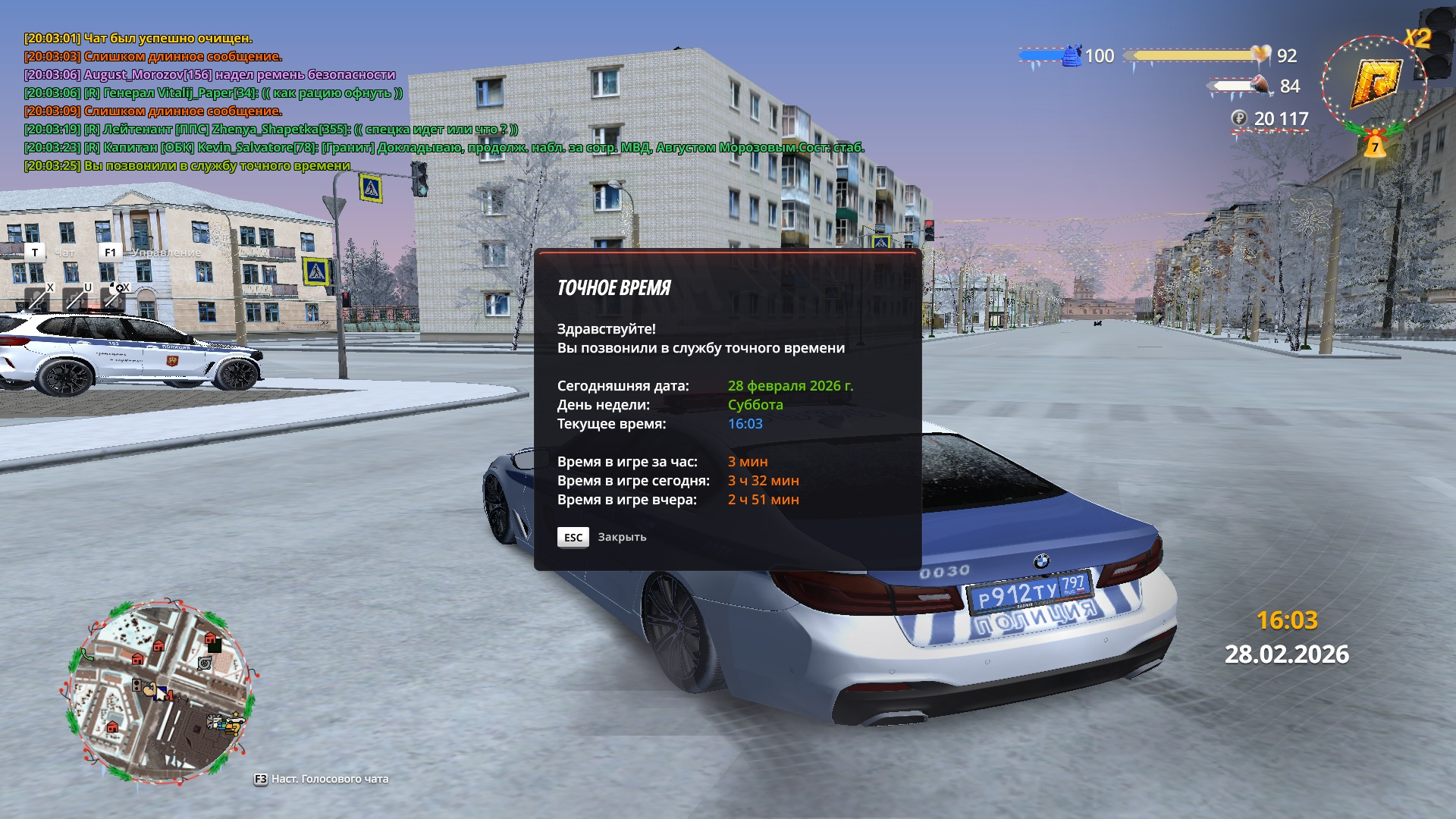Toggle the muted speaker sound icon
This screenshot has width=1456, height=819.
pos(114,299)
